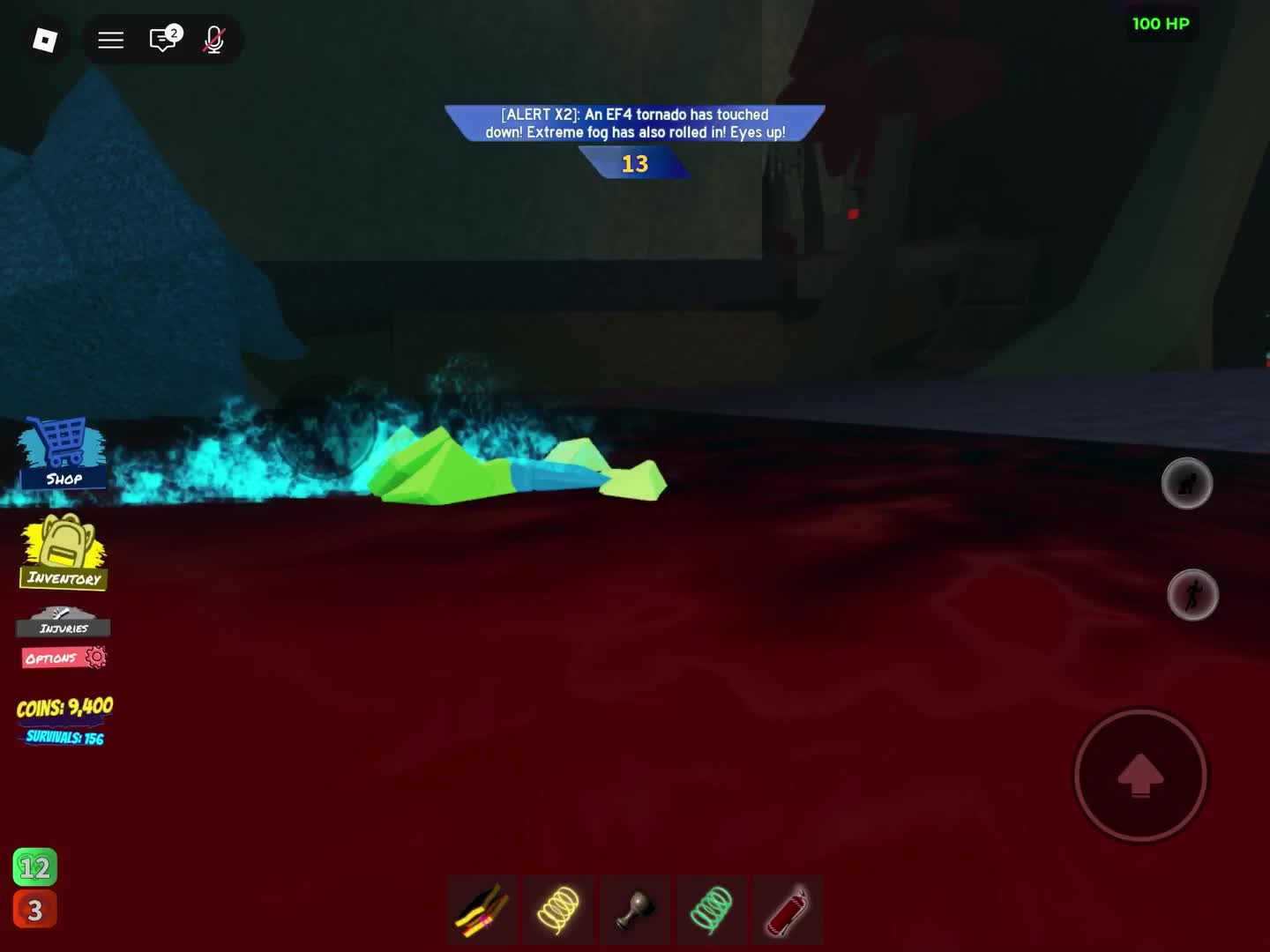The height and width of the screenshot is (952, 1270).
Task: Click the 100 HP health indicator
Action: point(1162,24)
